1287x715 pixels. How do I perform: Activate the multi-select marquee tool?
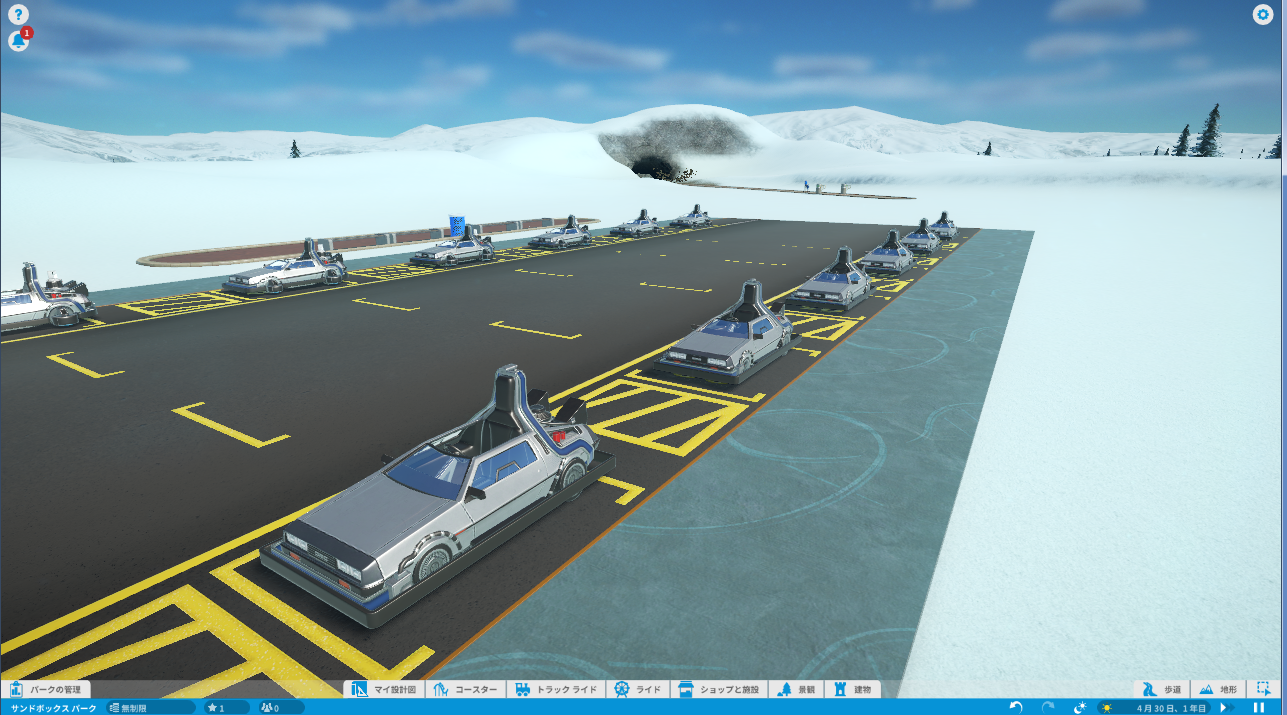(1264, 689)
